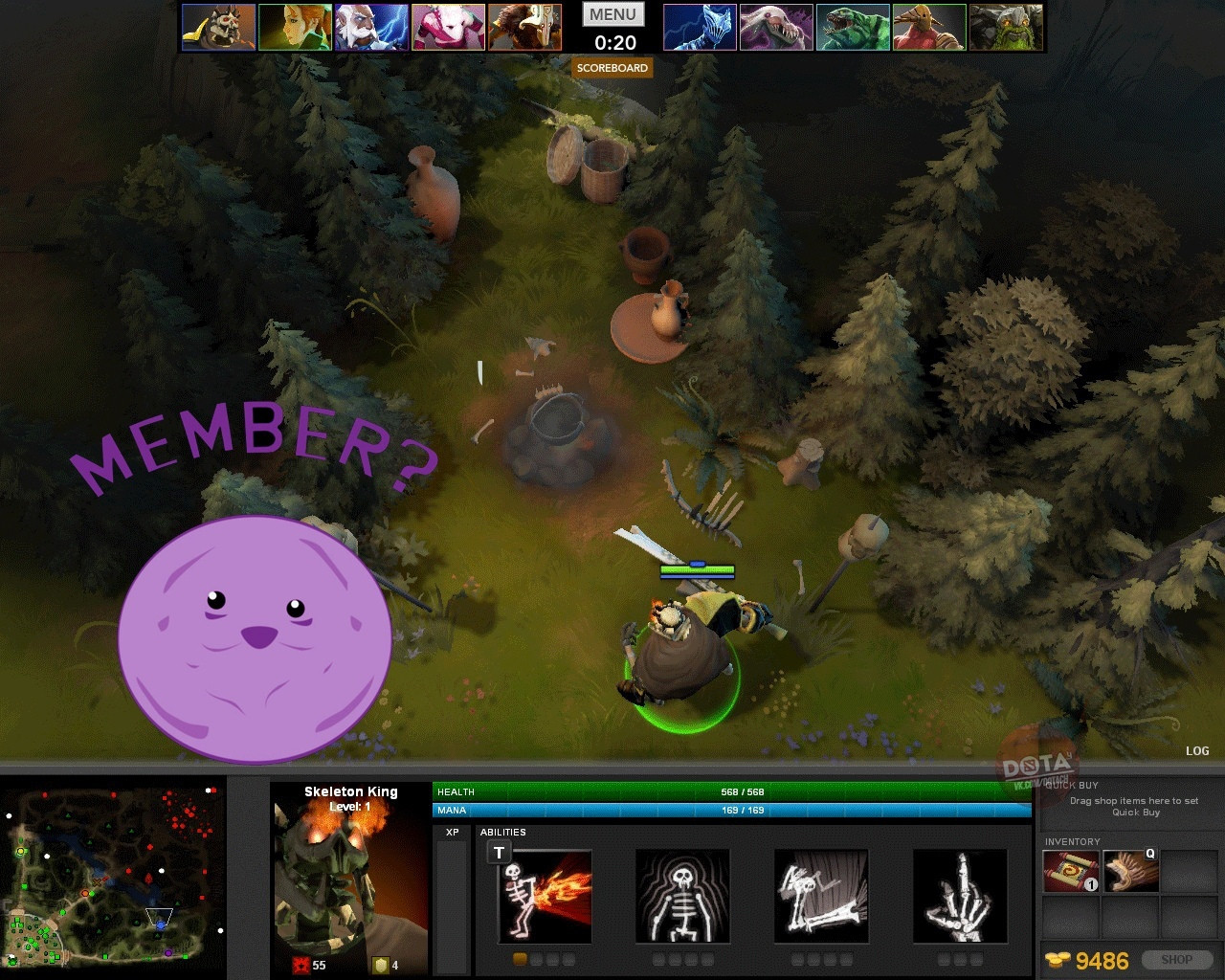Choose the pink-clad hero portrait in top bar
The height and width of the screenshot is (980, 1225).
[448, 27]
